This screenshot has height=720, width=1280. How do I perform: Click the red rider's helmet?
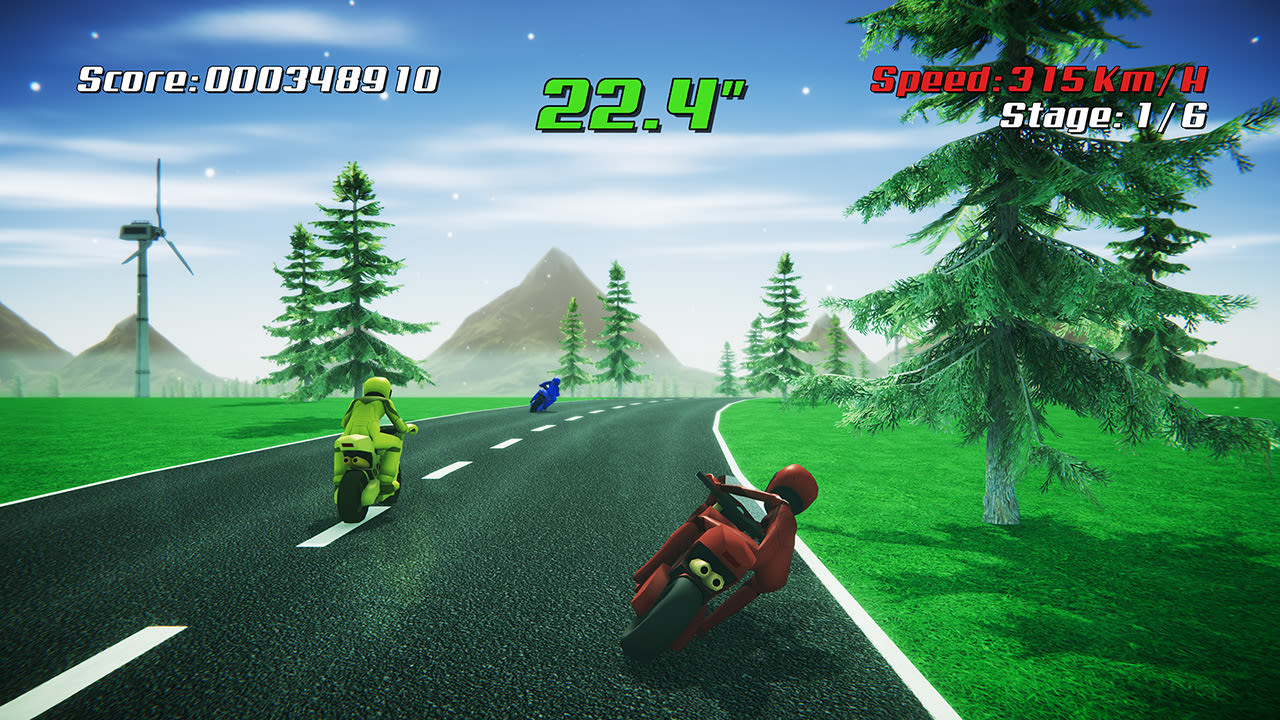point(796,489)
